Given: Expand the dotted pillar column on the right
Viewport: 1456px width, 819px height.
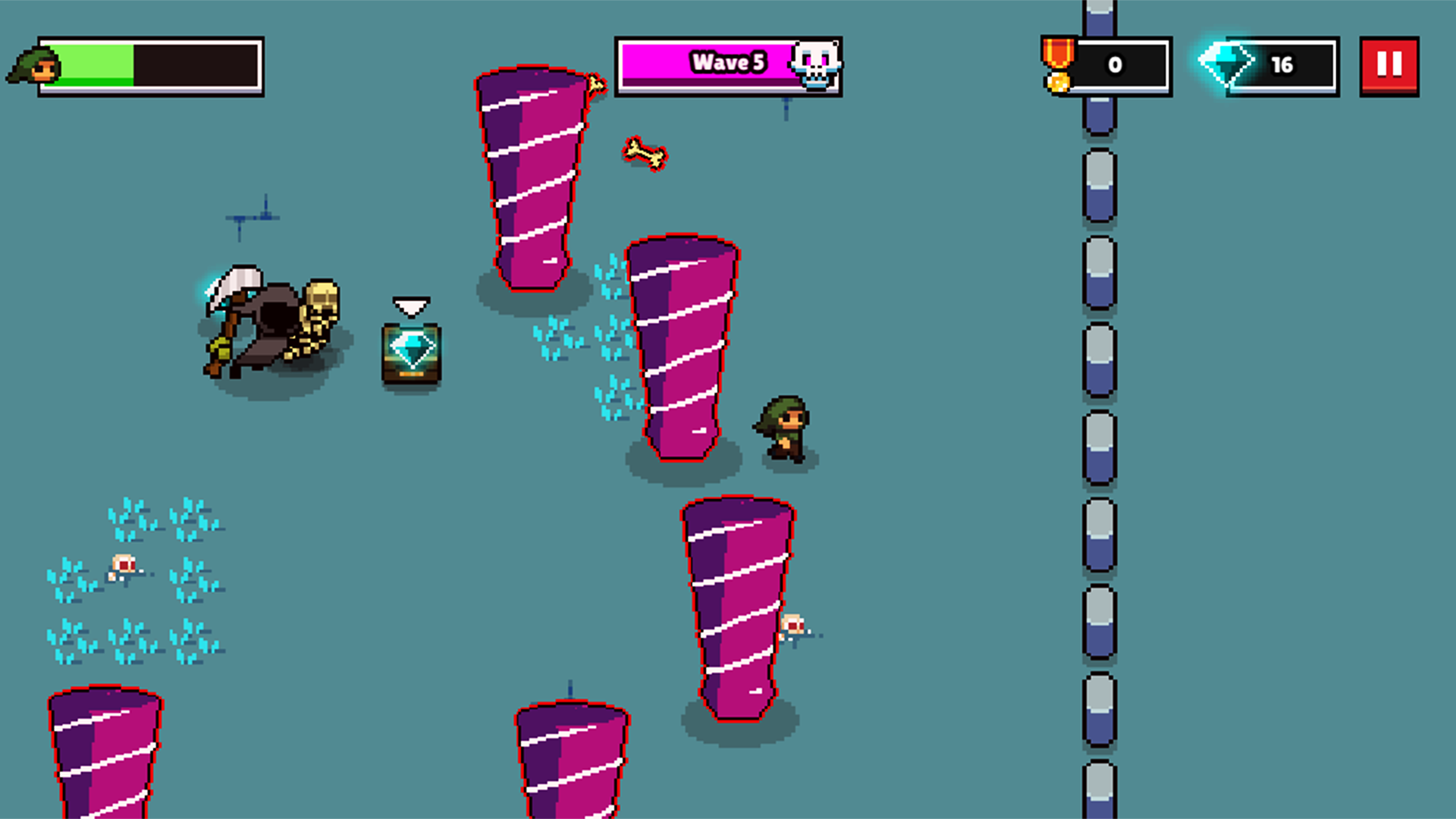Looking at the screenshot, I should click(1098, 409).
